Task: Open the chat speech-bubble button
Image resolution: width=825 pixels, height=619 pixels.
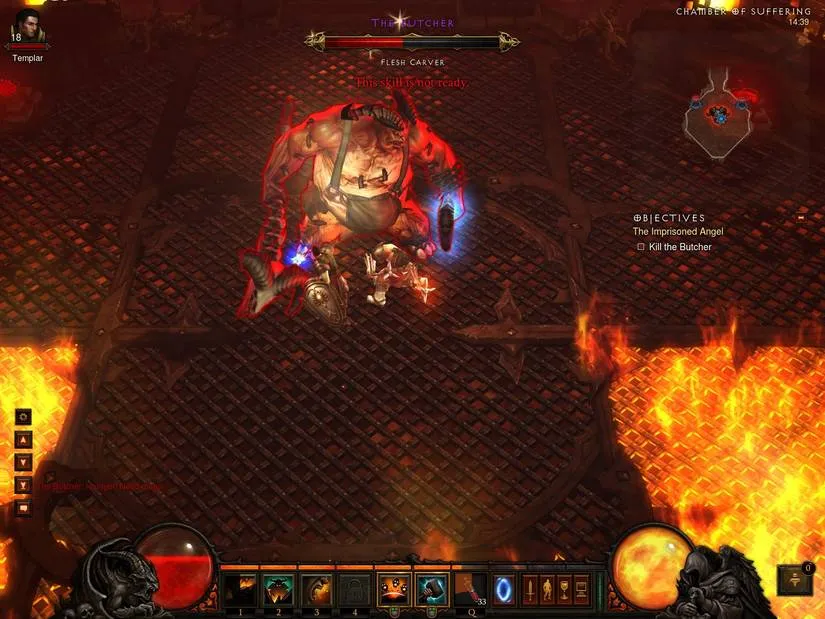Action: coord(24,508)
